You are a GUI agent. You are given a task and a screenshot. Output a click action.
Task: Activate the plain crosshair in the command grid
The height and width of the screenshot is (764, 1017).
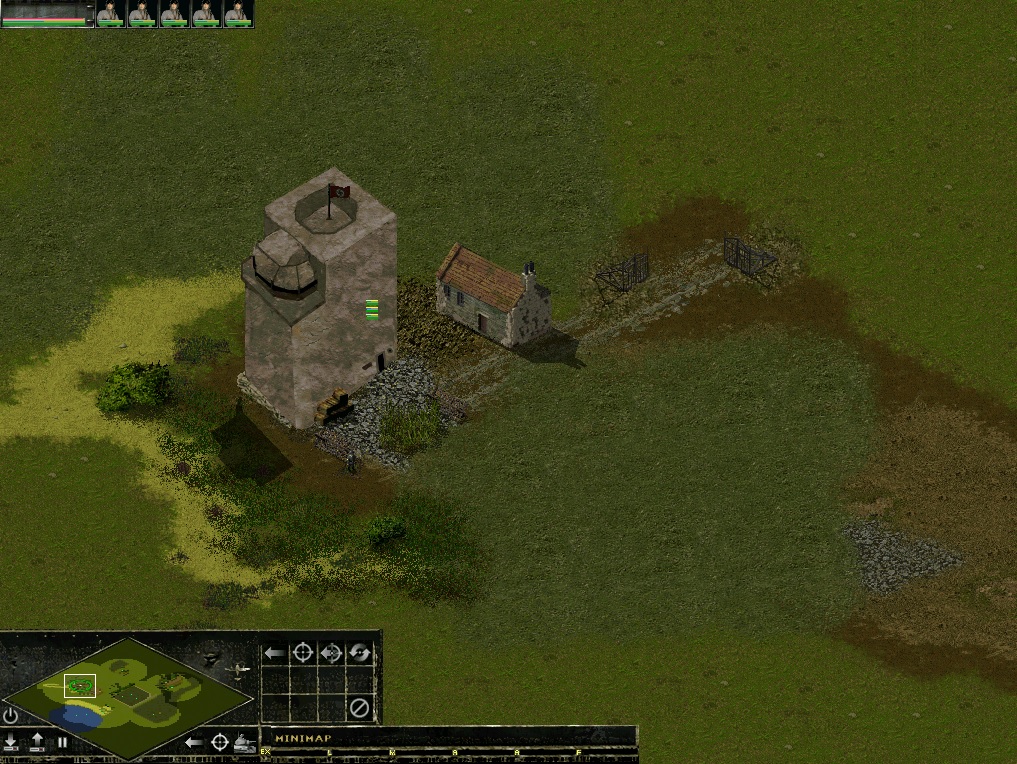tap(302, 653)
